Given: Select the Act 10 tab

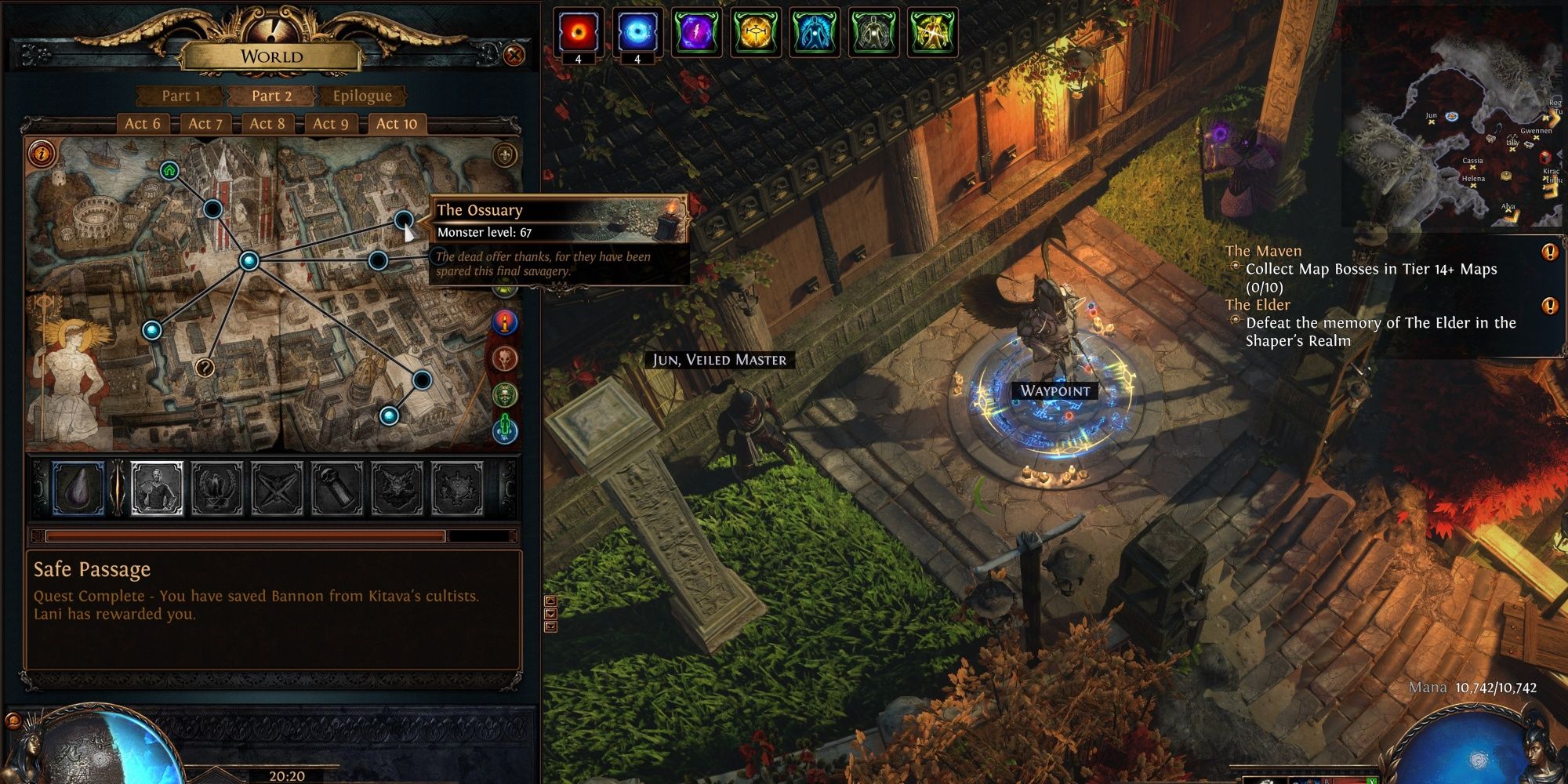Looking at the screenshot, I should click(397, 123).
